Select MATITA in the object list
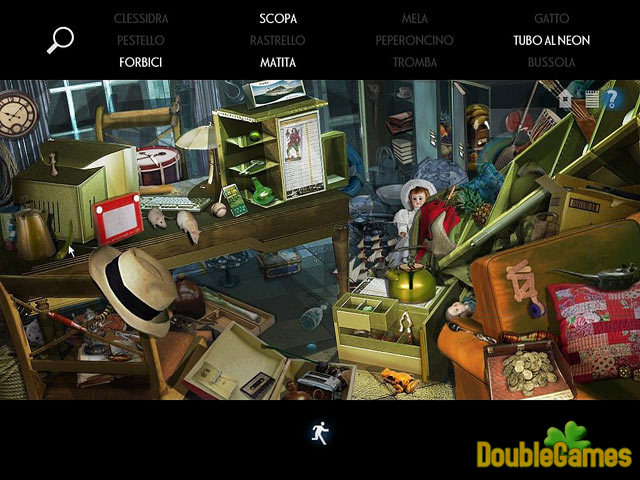Image resolution: width=640 pixels, height=480 pixels. pos(278,62)
